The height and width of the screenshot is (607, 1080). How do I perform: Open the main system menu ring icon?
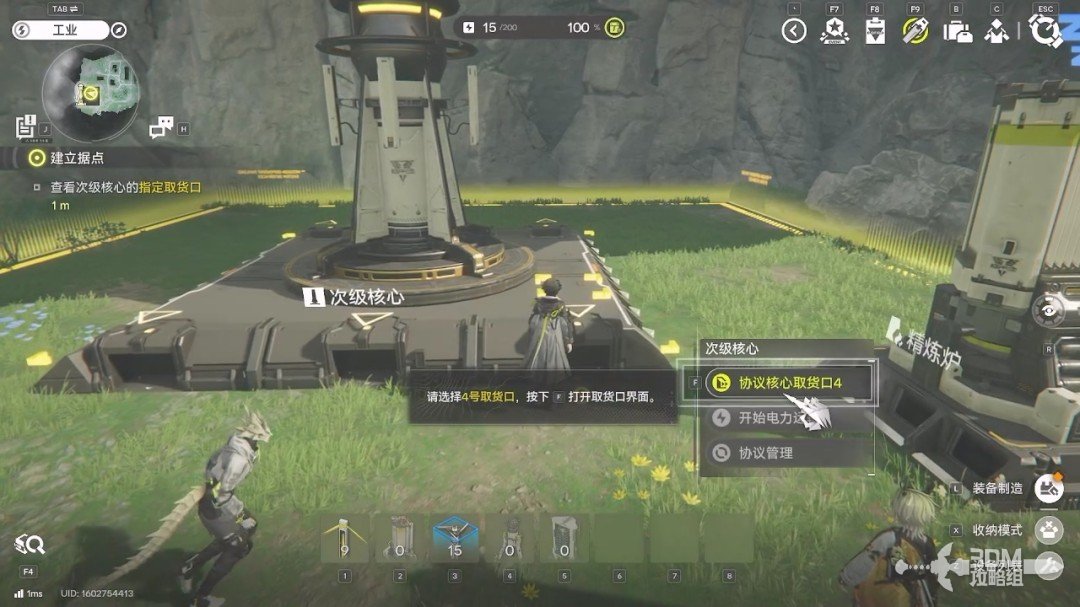pos(1045,31)
